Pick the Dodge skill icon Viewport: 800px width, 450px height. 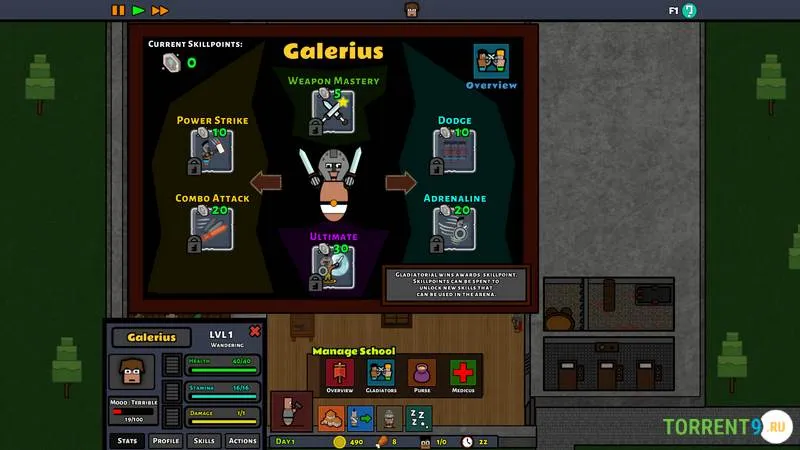tap(454, 150)
